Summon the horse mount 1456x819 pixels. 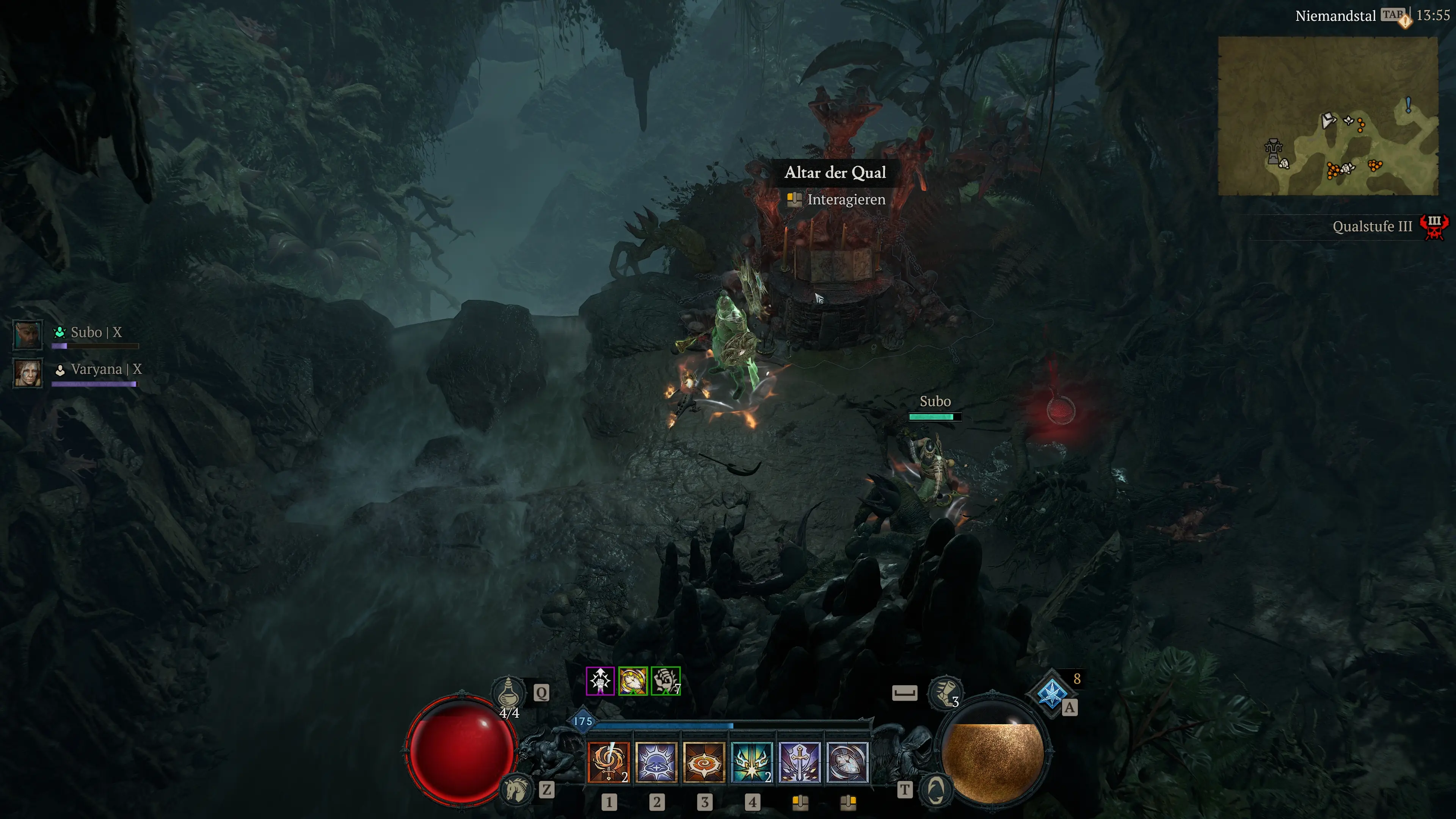(x=516, y=789)
